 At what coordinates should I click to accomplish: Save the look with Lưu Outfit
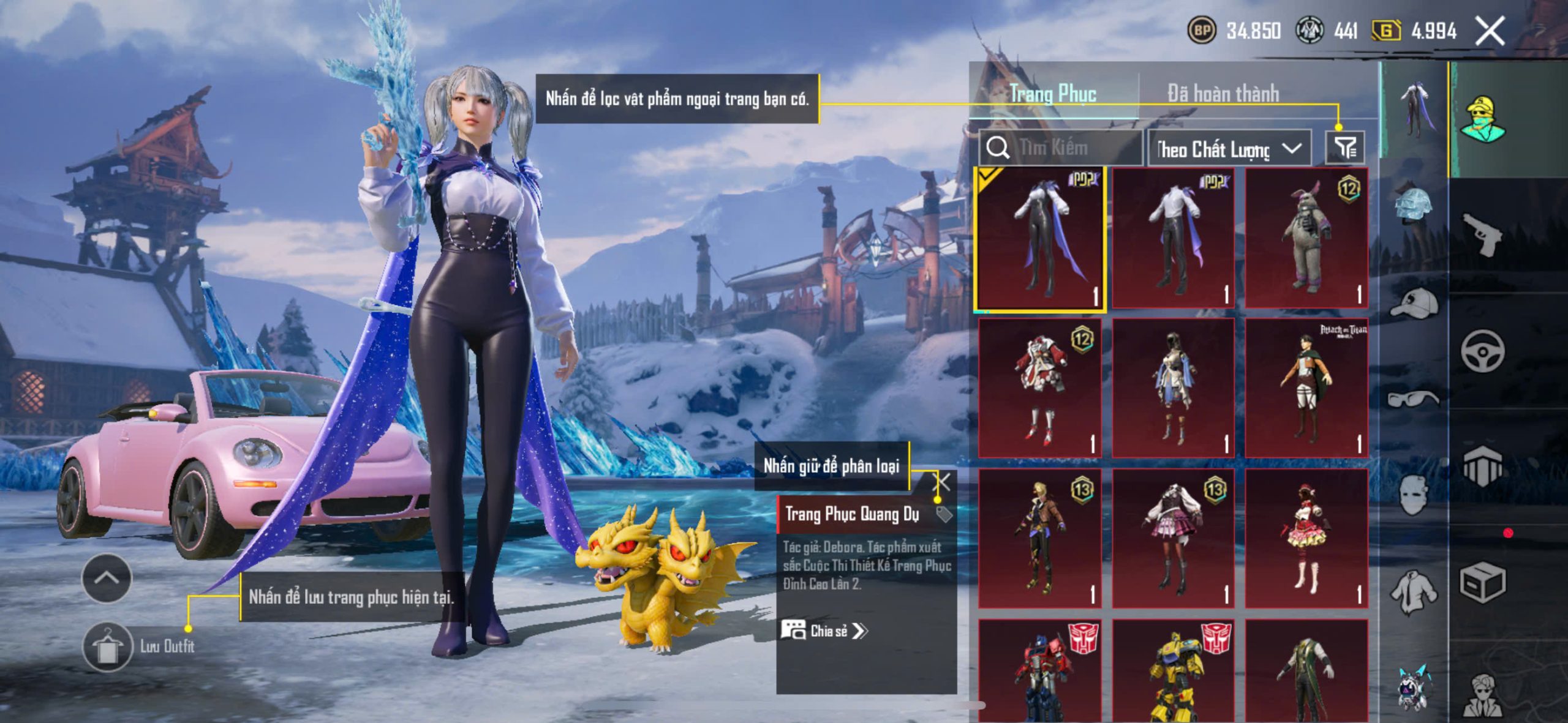[107, 646]
